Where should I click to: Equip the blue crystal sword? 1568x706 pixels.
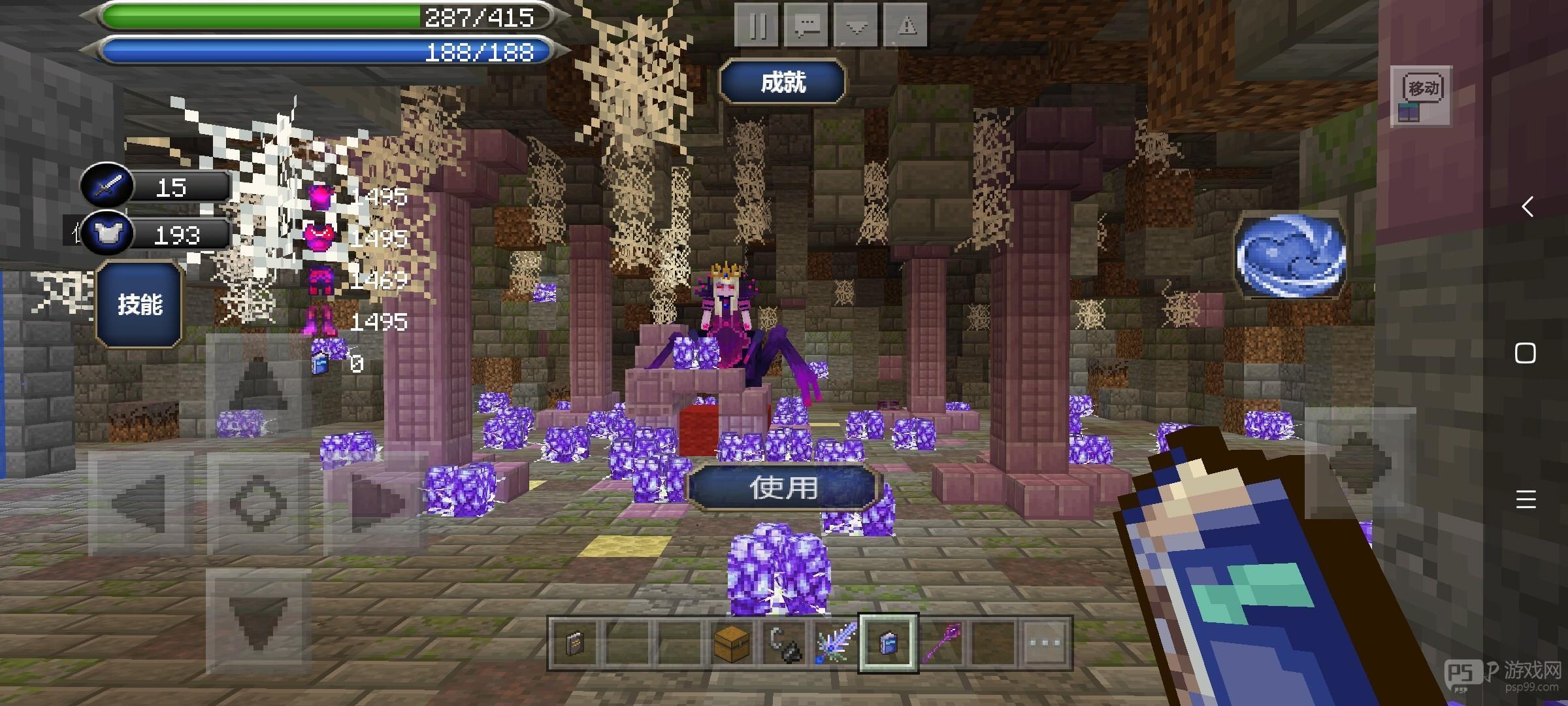tap(836, 643)
